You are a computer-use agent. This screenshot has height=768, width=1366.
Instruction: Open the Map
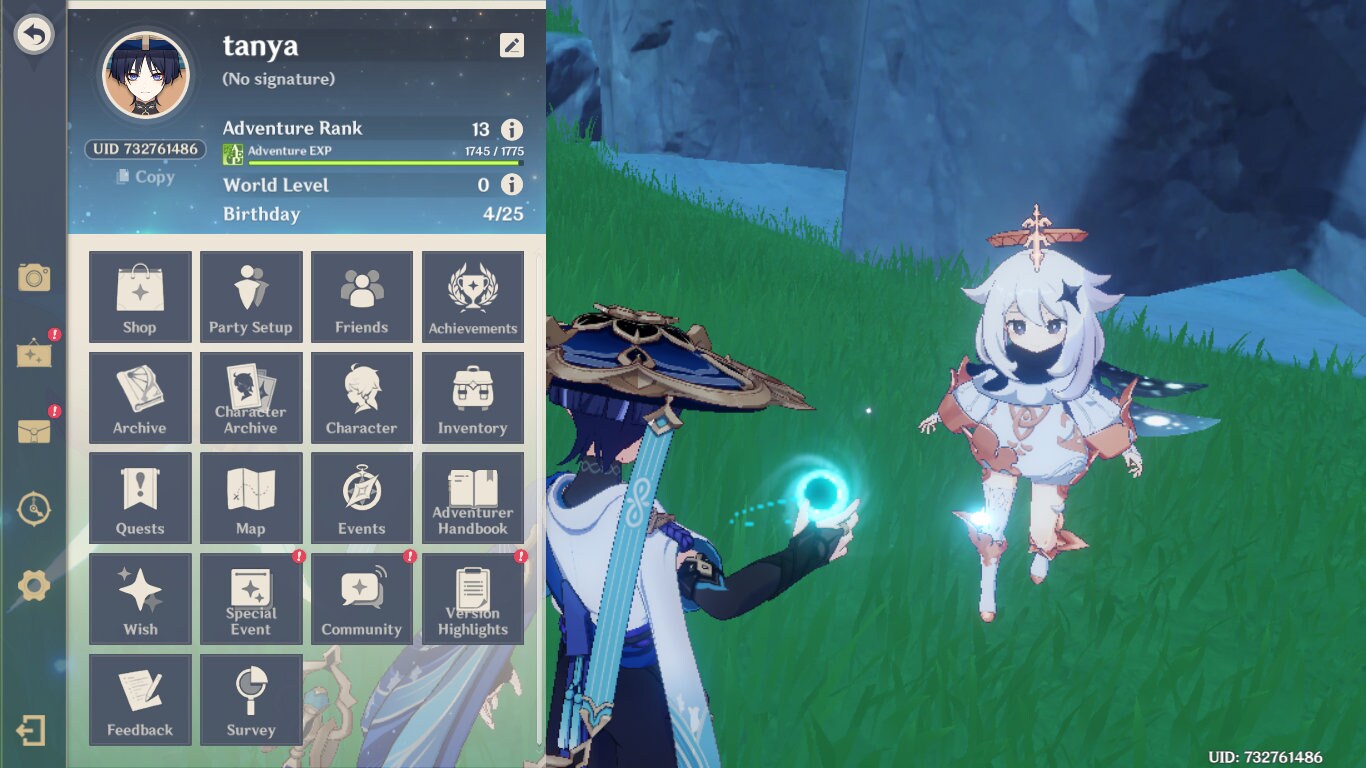[x=251, y=498]
